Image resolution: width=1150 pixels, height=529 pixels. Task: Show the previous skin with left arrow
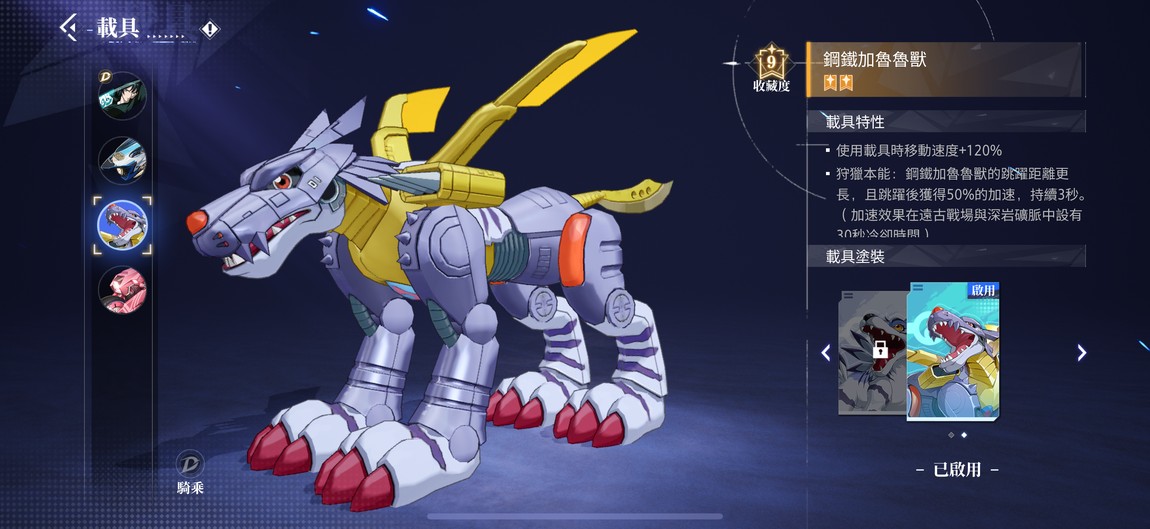pos(826,352)
